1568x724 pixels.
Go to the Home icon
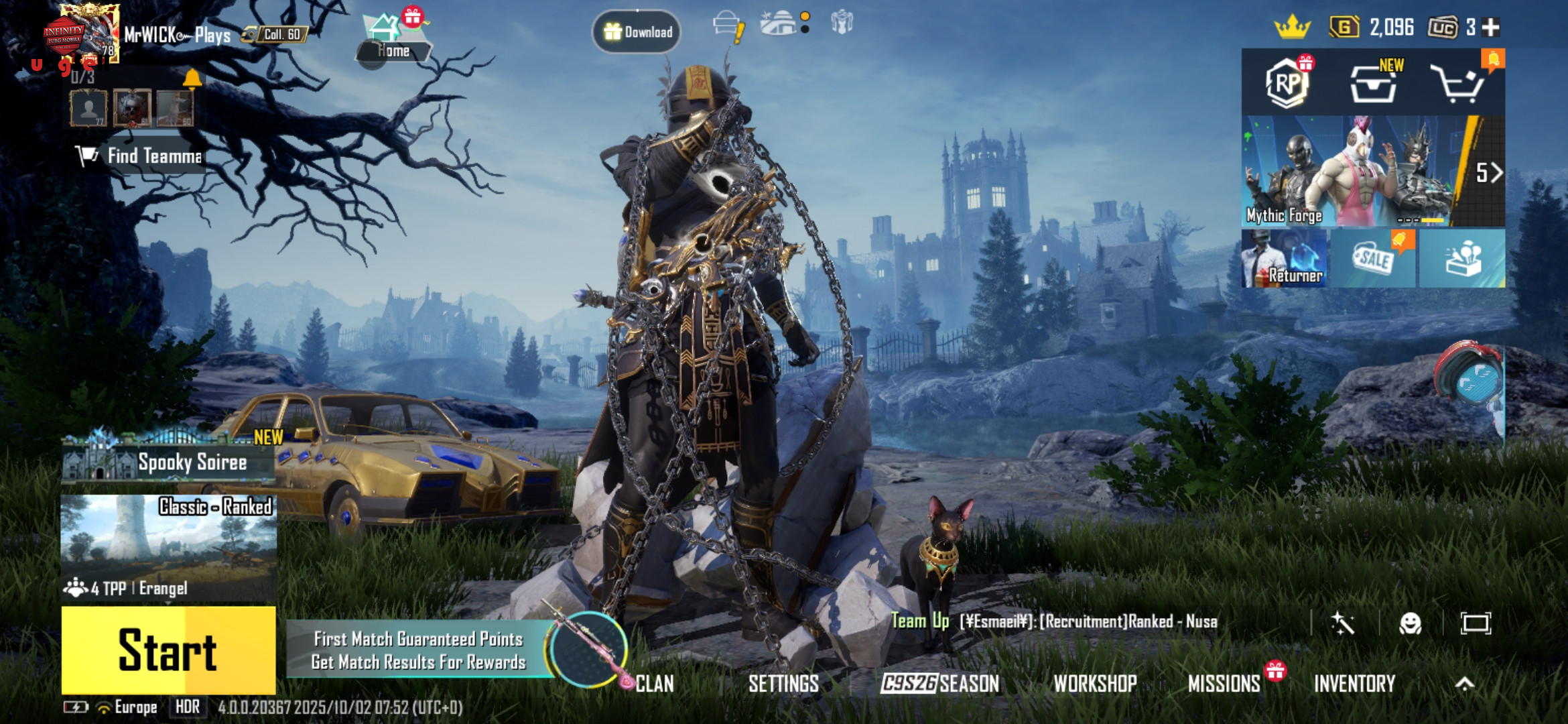pyautogui.click(x=392, y=39)
